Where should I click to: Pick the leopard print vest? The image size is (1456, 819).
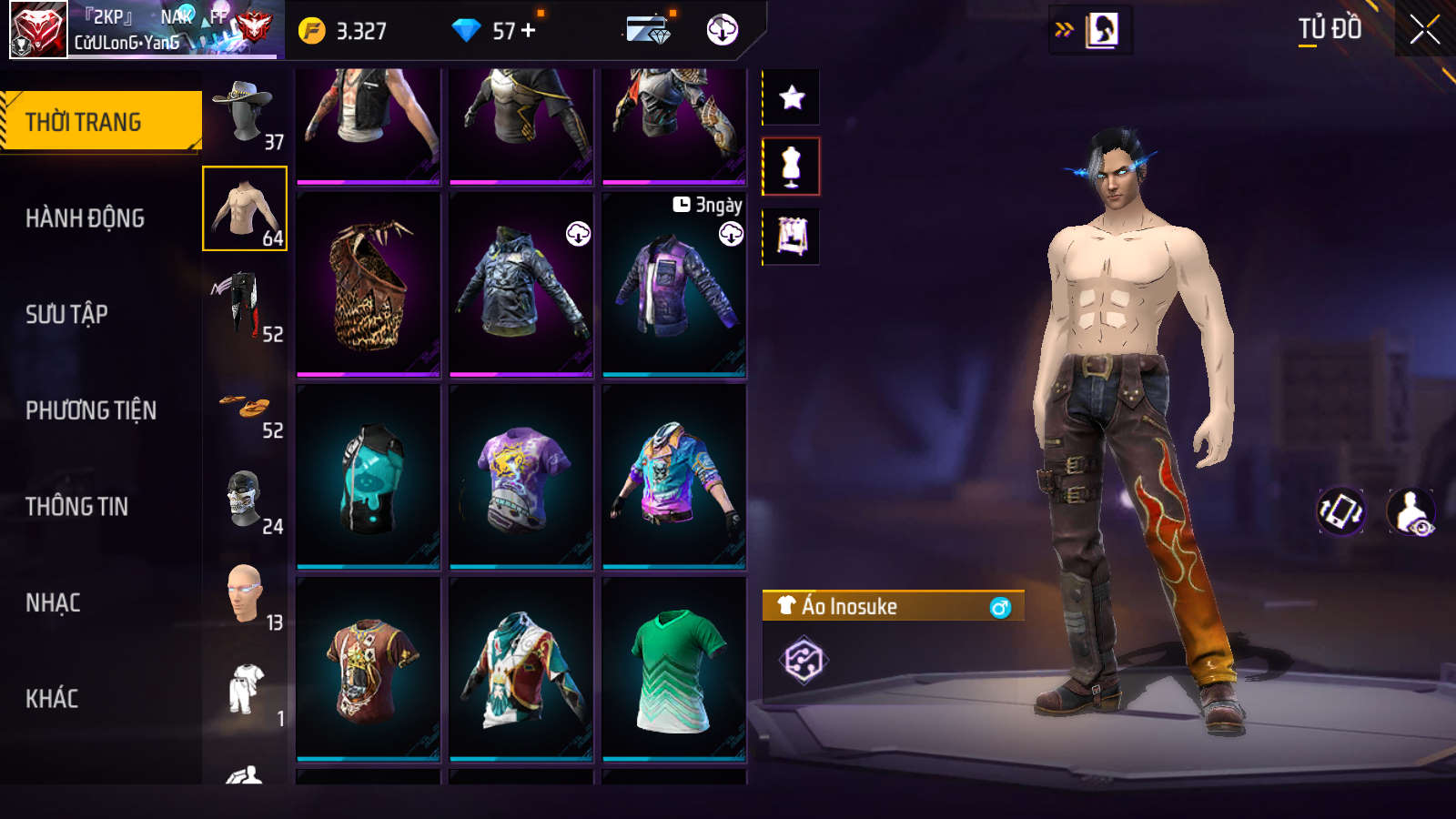pos(369,284)
